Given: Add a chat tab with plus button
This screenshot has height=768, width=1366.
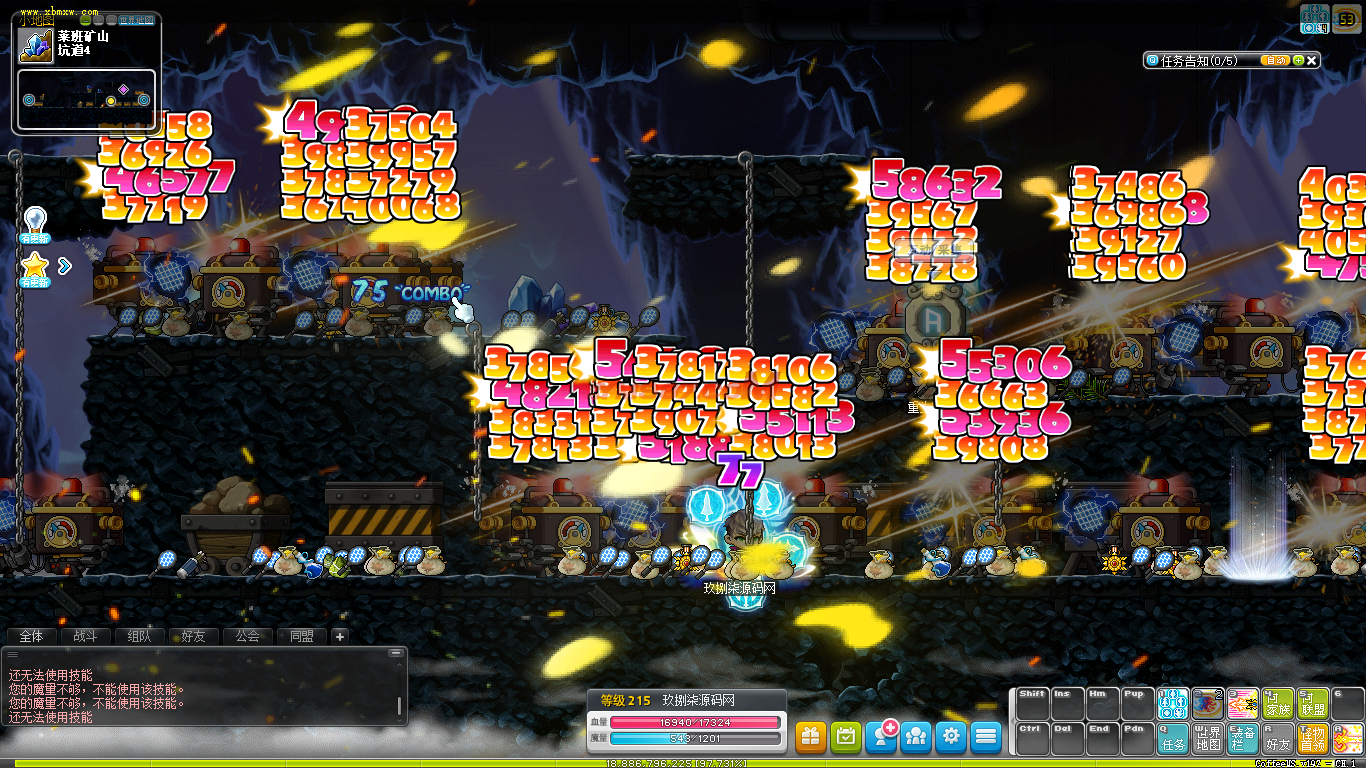Looking at the screenshot, I should click(339, 636).
